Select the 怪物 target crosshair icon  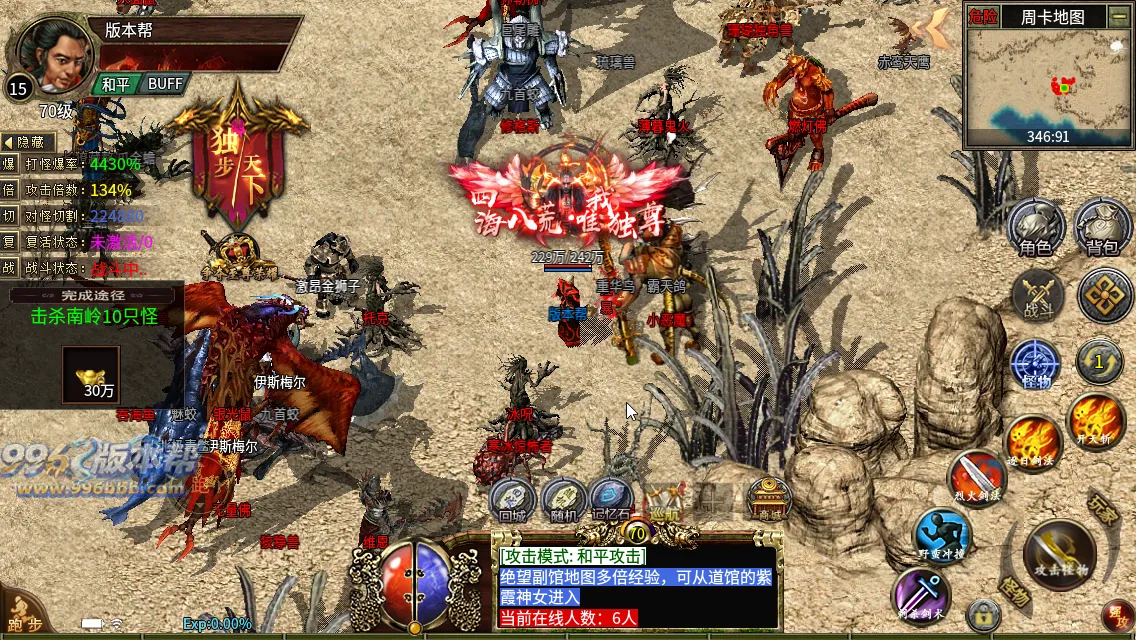(x=1035, y=364)
